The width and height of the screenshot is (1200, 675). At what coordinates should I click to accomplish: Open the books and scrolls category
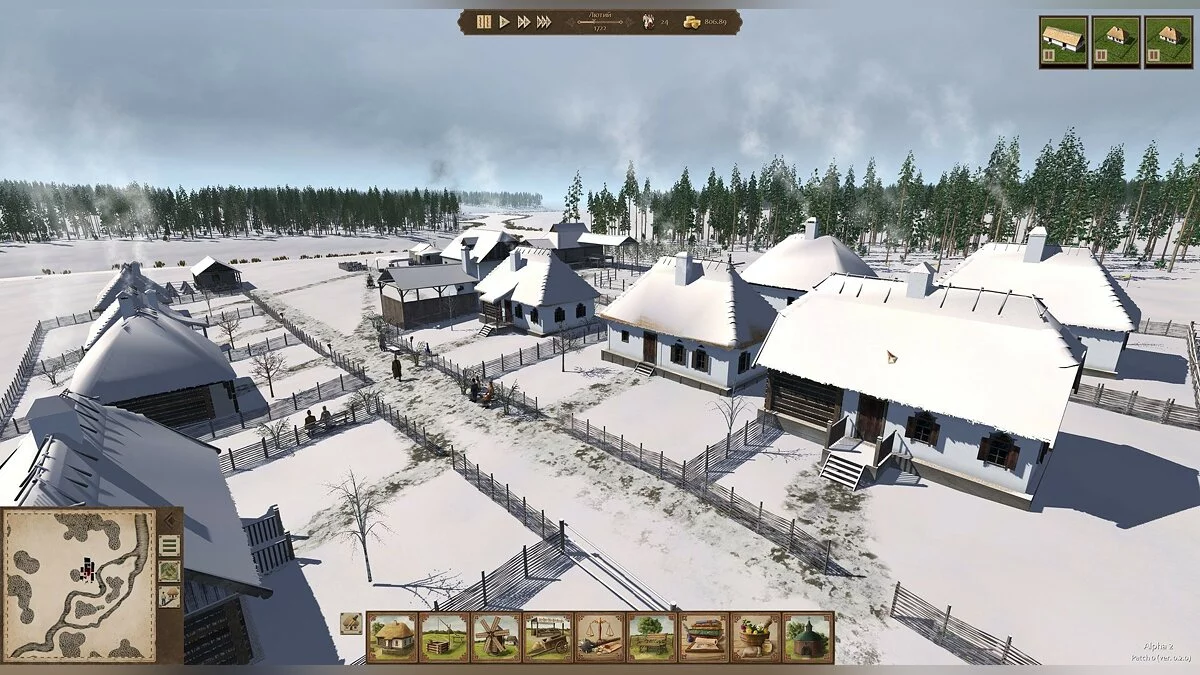point(704,637)
